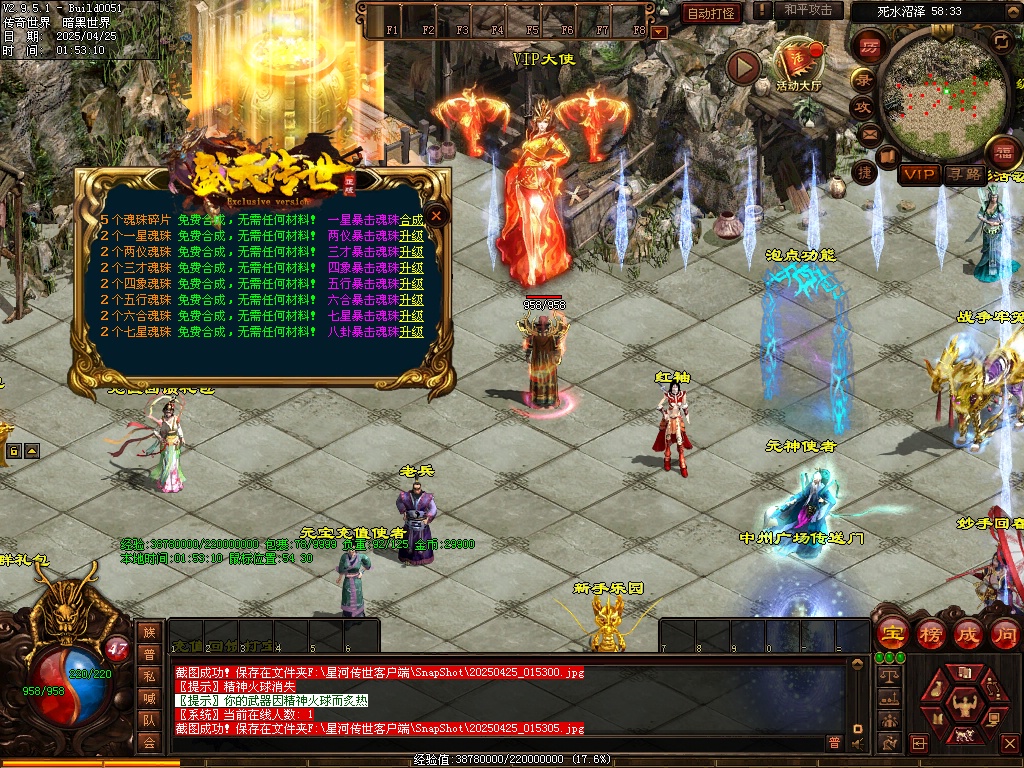Select the 喊 shout chat channel
The height and width of the screenshot is (768, 1024).
149,698
